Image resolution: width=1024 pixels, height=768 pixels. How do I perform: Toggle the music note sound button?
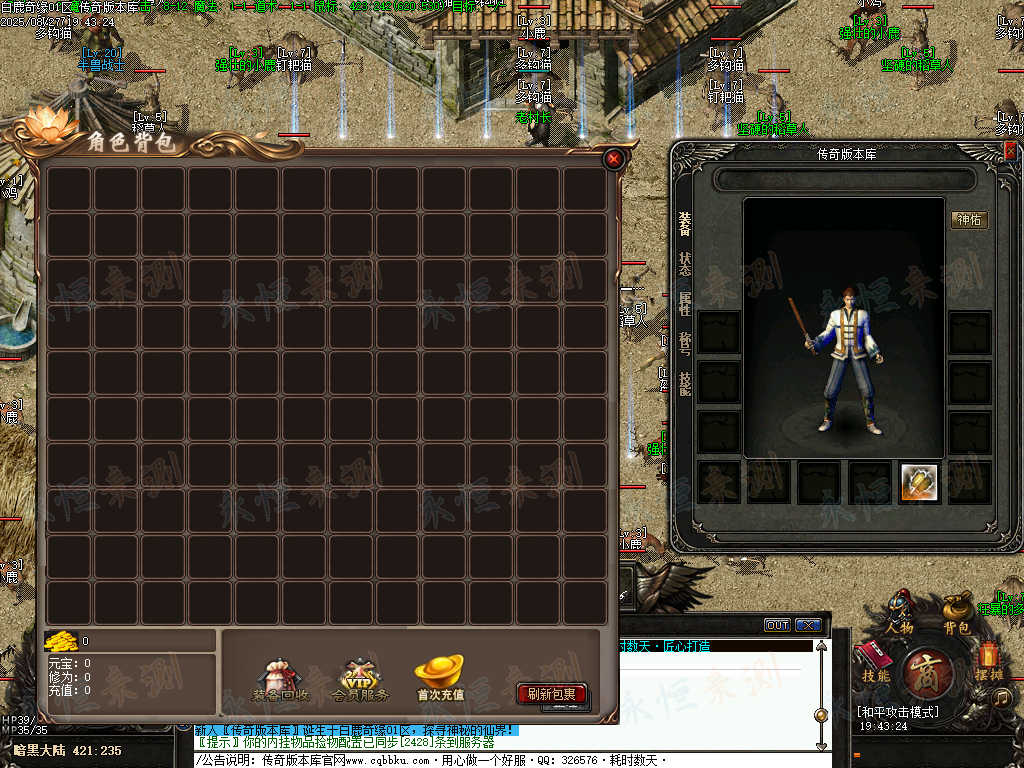pos(1003,698)
